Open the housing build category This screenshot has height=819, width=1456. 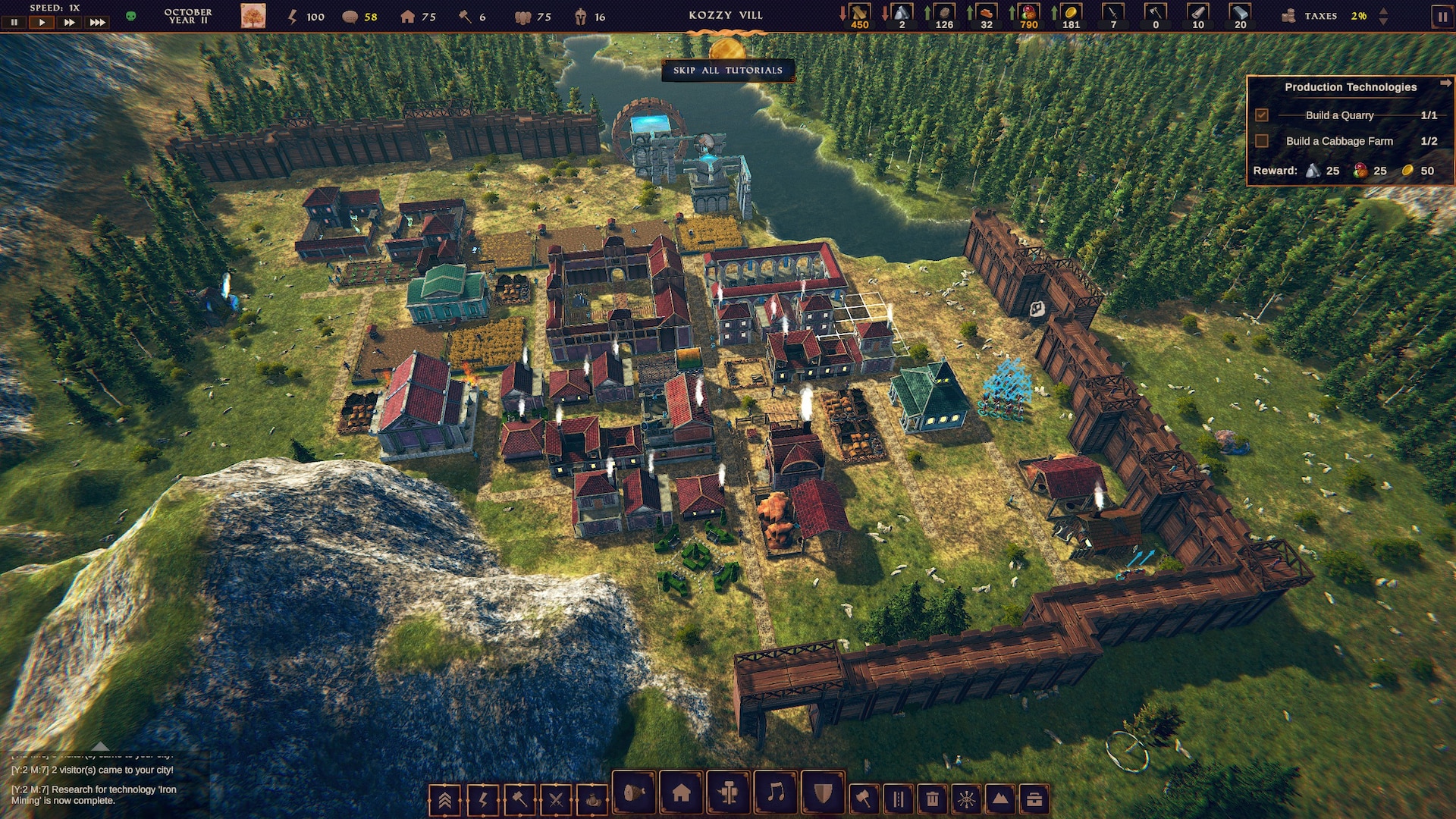click(x=681, y=793)
